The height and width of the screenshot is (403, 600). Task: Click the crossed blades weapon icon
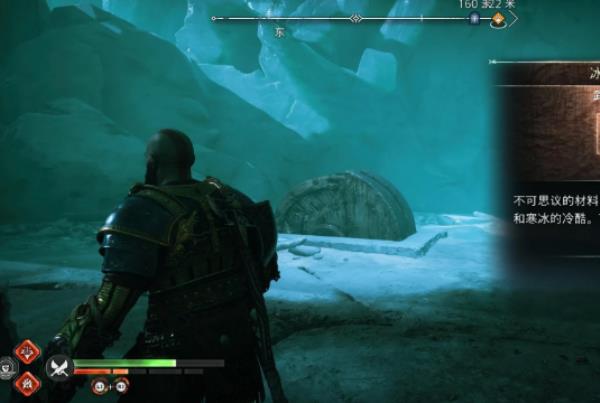(58, 366)
